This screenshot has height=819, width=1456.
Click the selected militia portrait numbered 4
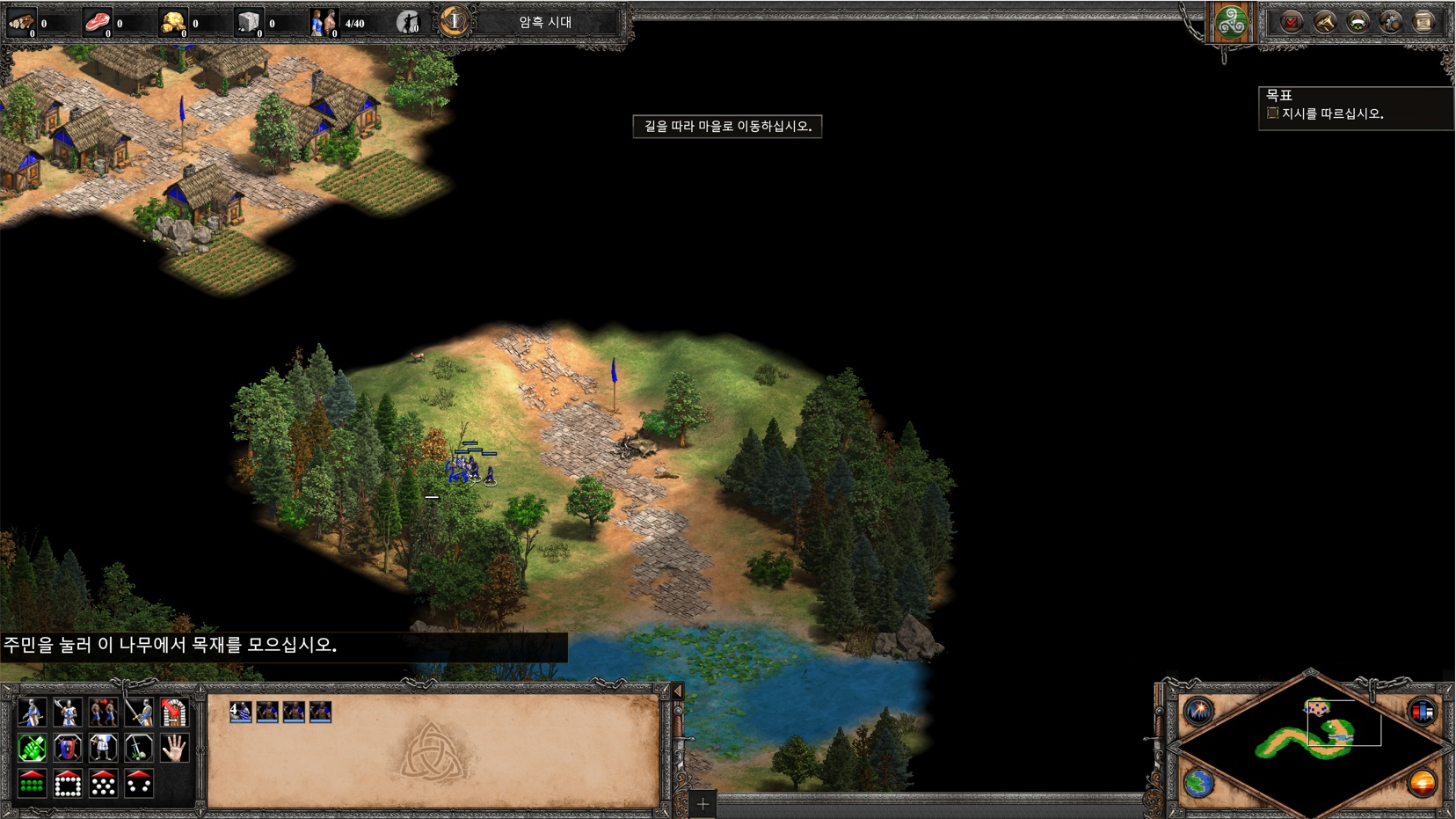[x=240, y=712]
